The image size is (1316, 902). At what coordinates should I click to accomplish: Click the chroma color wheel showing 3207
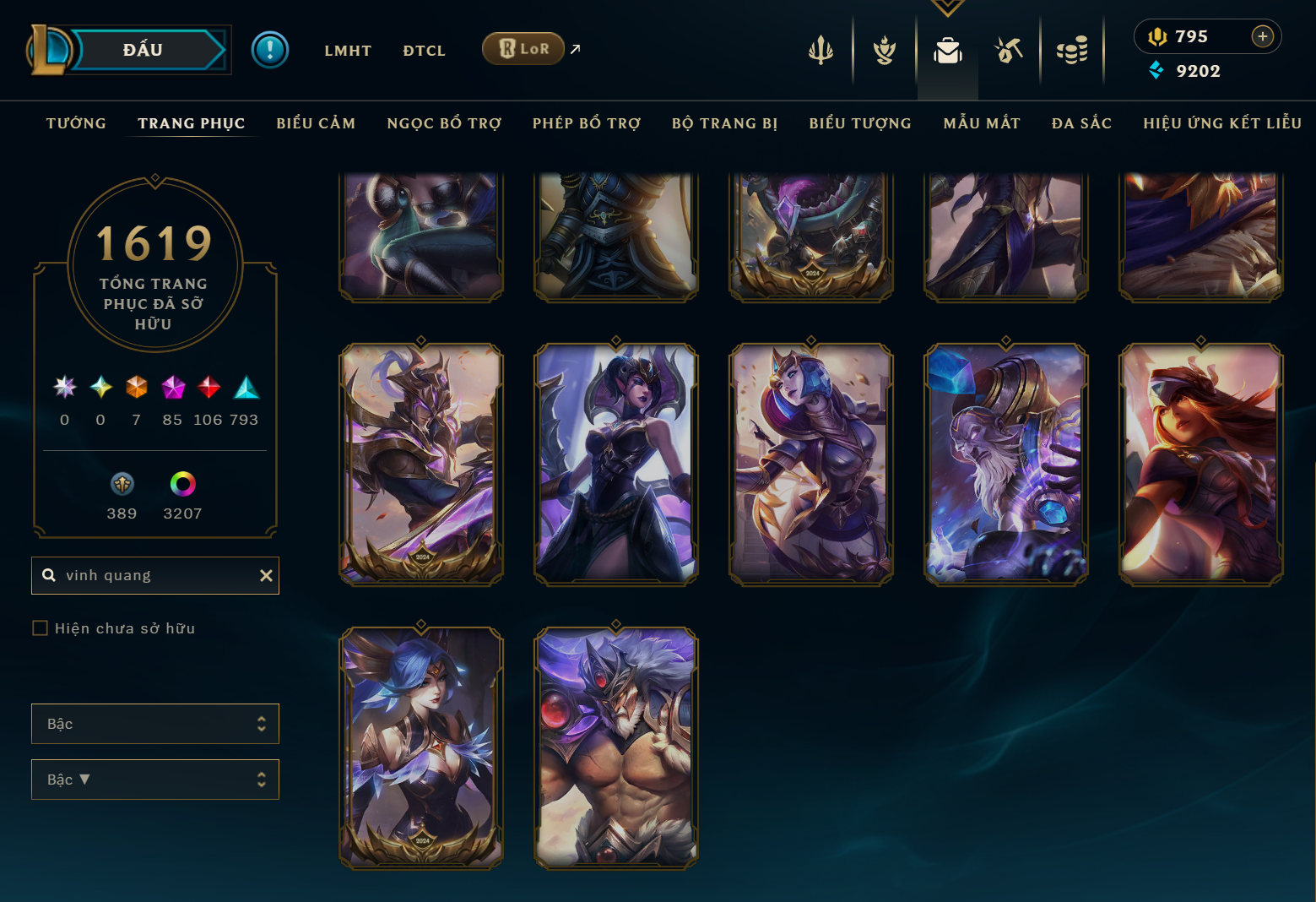click(181, 484)
